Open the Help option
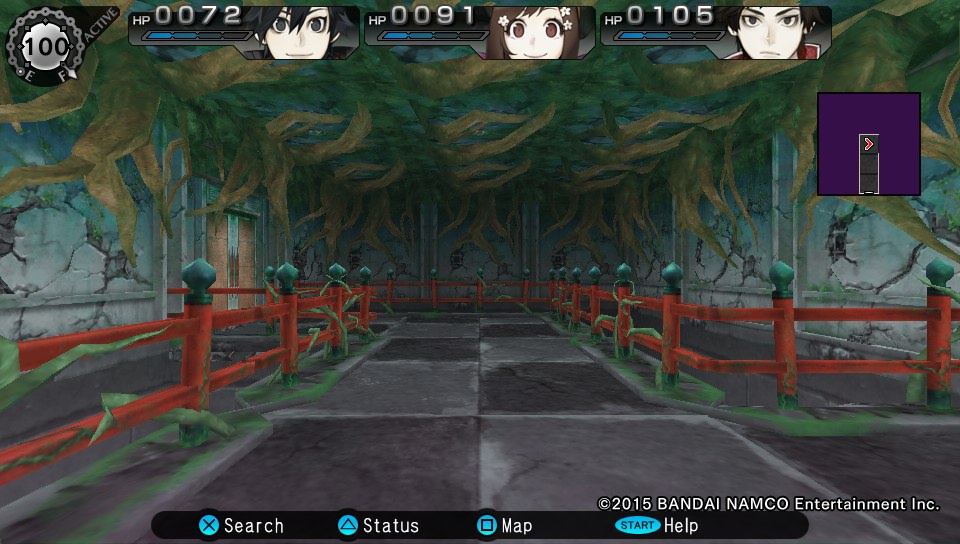This screenshot has height=544, width=960. click(x=656, y=525)
